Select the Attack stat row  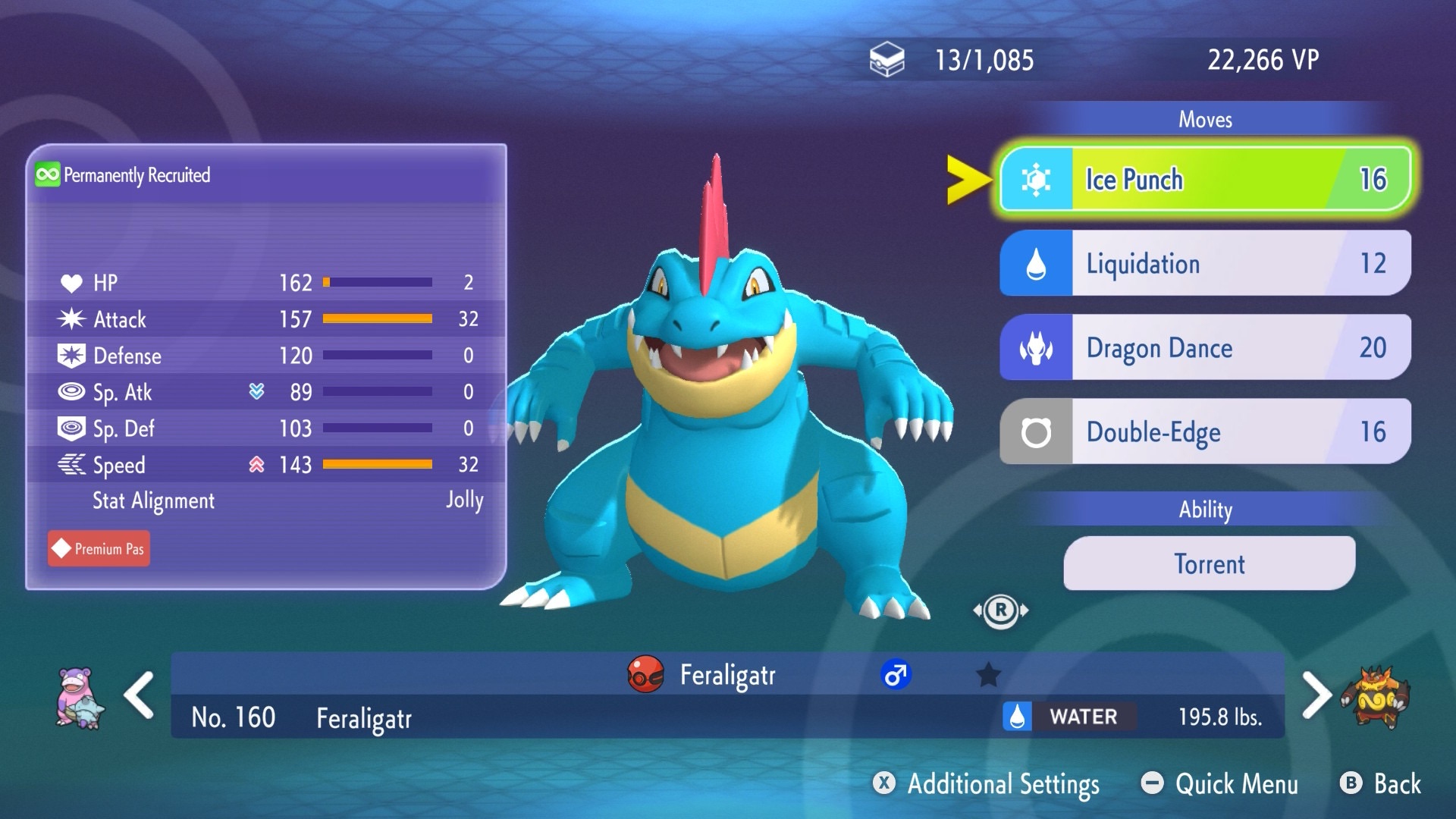(265, 319)
